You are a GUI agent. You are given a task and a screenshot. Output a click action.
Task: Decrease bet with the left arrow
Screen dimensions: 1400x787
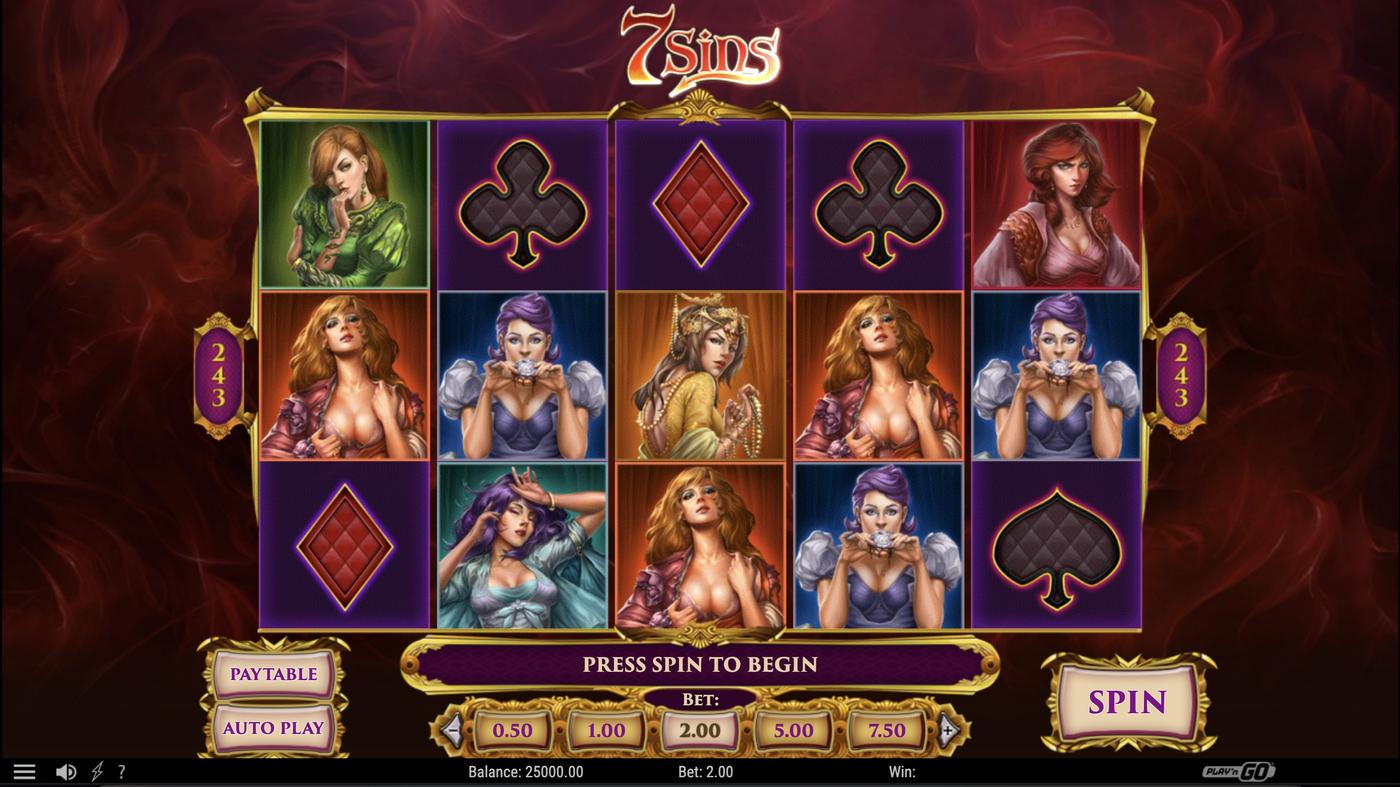452,730
